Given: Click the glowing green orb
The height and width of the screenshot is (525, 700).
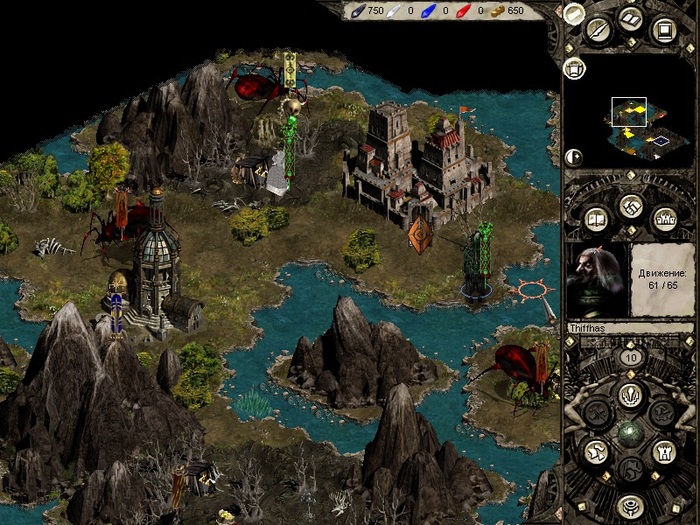Looking at the screenshot, I should pyautogui.click(x=630, y=431).
